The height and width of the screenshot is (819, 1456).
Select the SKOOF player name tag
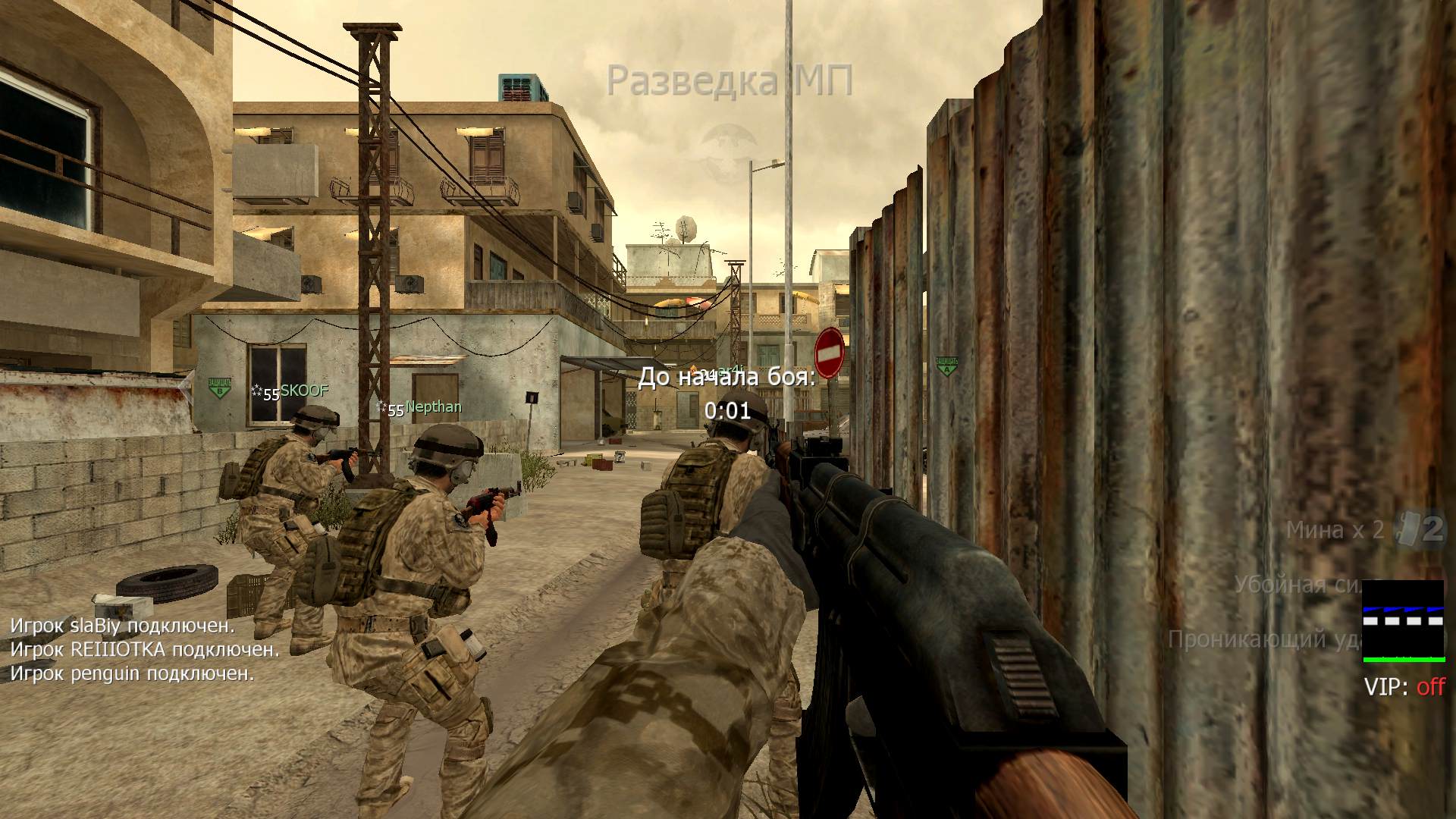pos(303,391)
